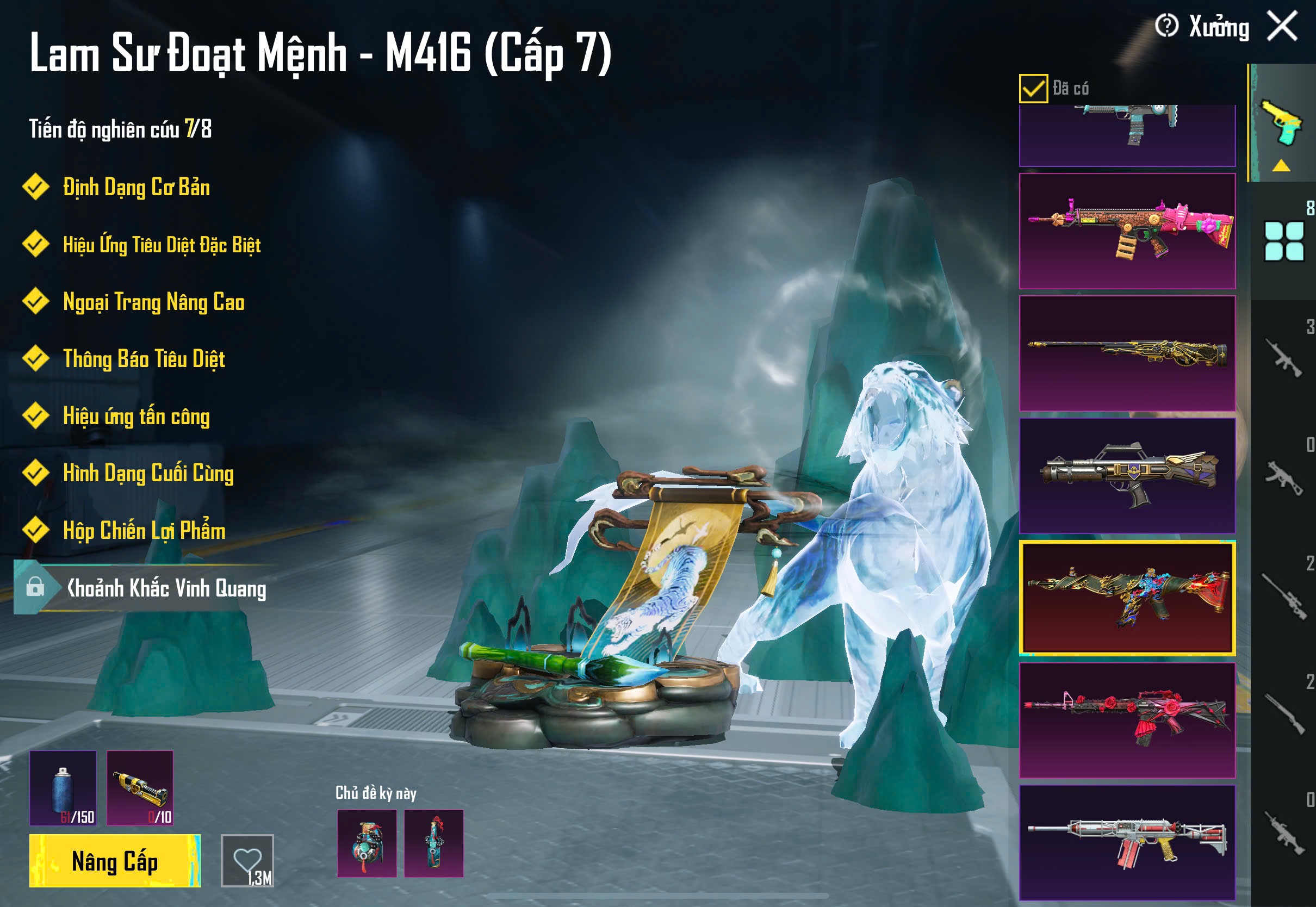The height and width of the screenshot is (907, 1316).
Task: Show Hiệu Ứng Tiêu Diệt Đặc Biệt
Action: coord(162,245)
